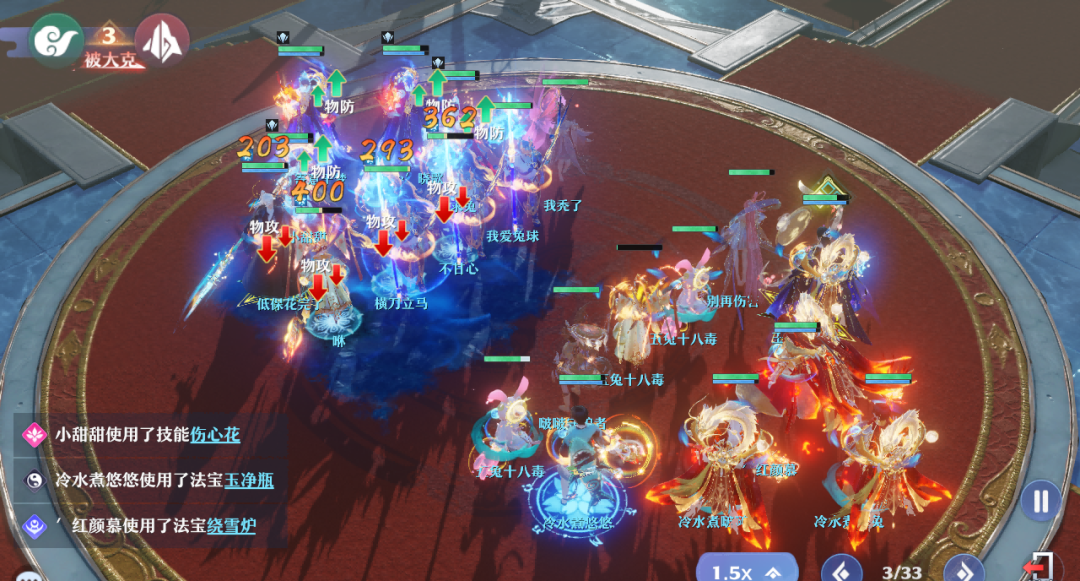The height and width of the screenshot is (581, 1080).
Task: Exit the battle via the door icon
Action: [1041, 568]
